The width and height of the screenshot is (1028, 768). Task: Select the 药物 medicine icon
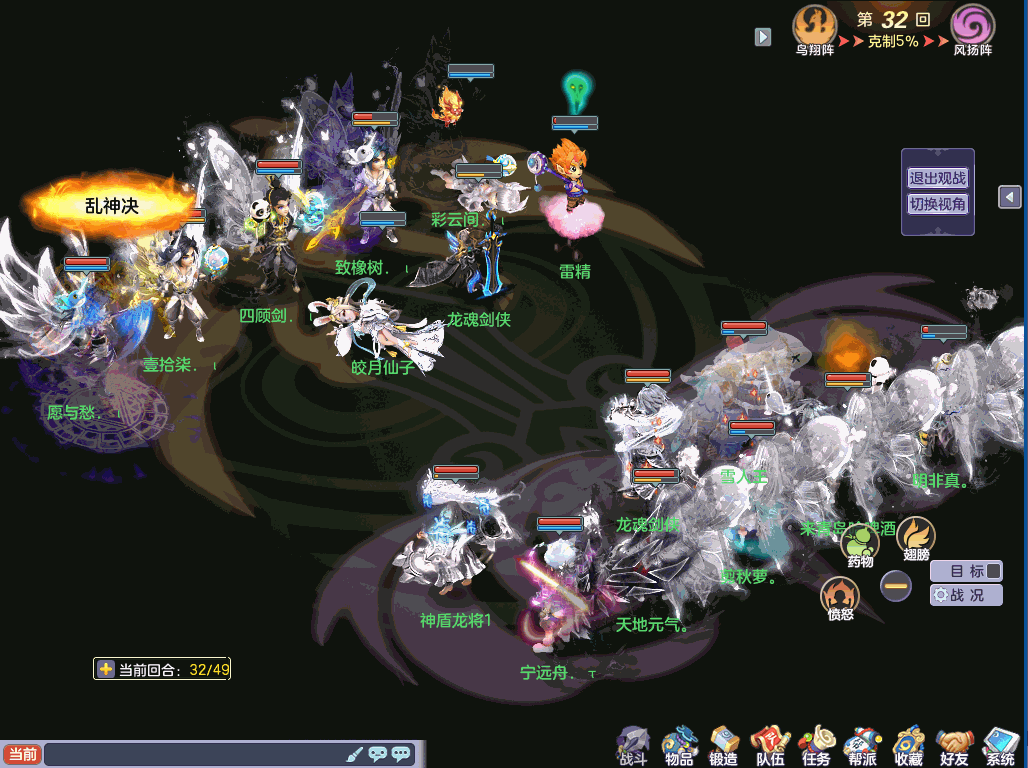[860, 543]
